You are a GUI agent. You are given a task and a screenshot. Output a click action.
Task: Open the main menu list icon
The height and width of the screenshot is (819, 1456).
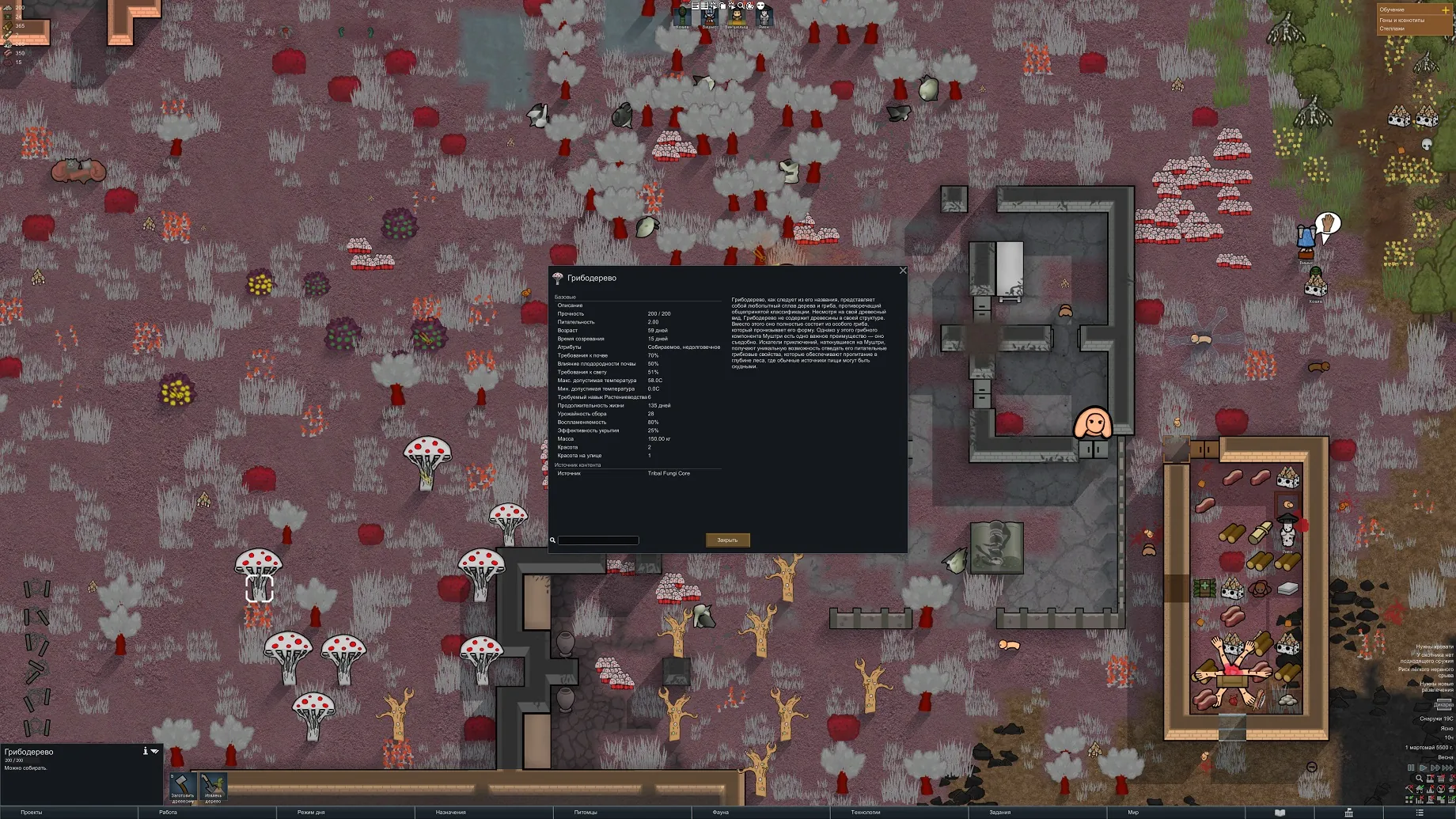(x=1420, y=813)
